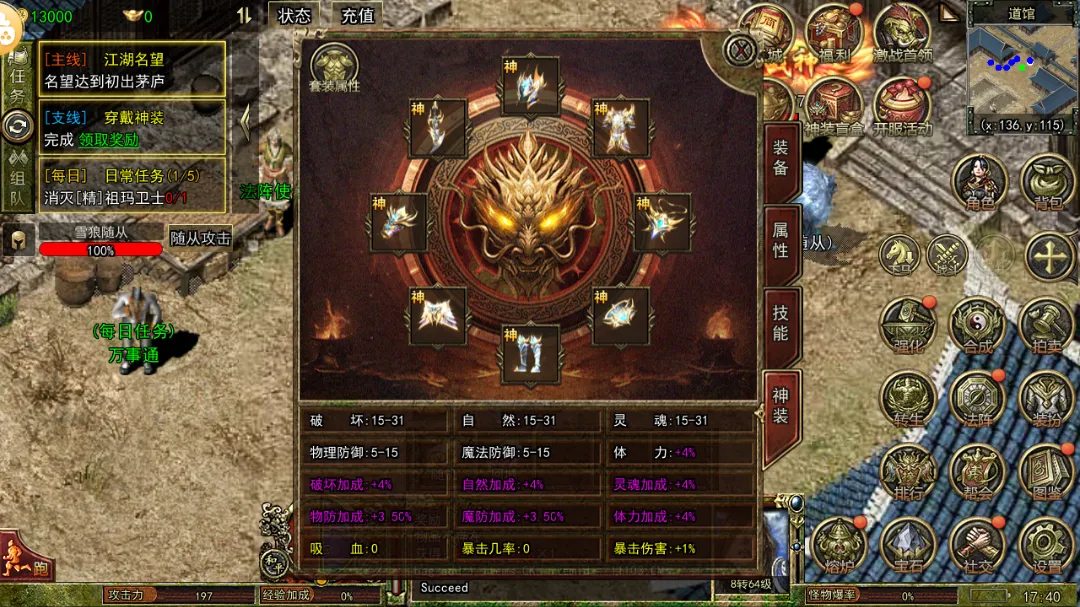The image size is (1080, 607).
Task: Switch to the 装备 equipment tab
Action: [780, 158]
